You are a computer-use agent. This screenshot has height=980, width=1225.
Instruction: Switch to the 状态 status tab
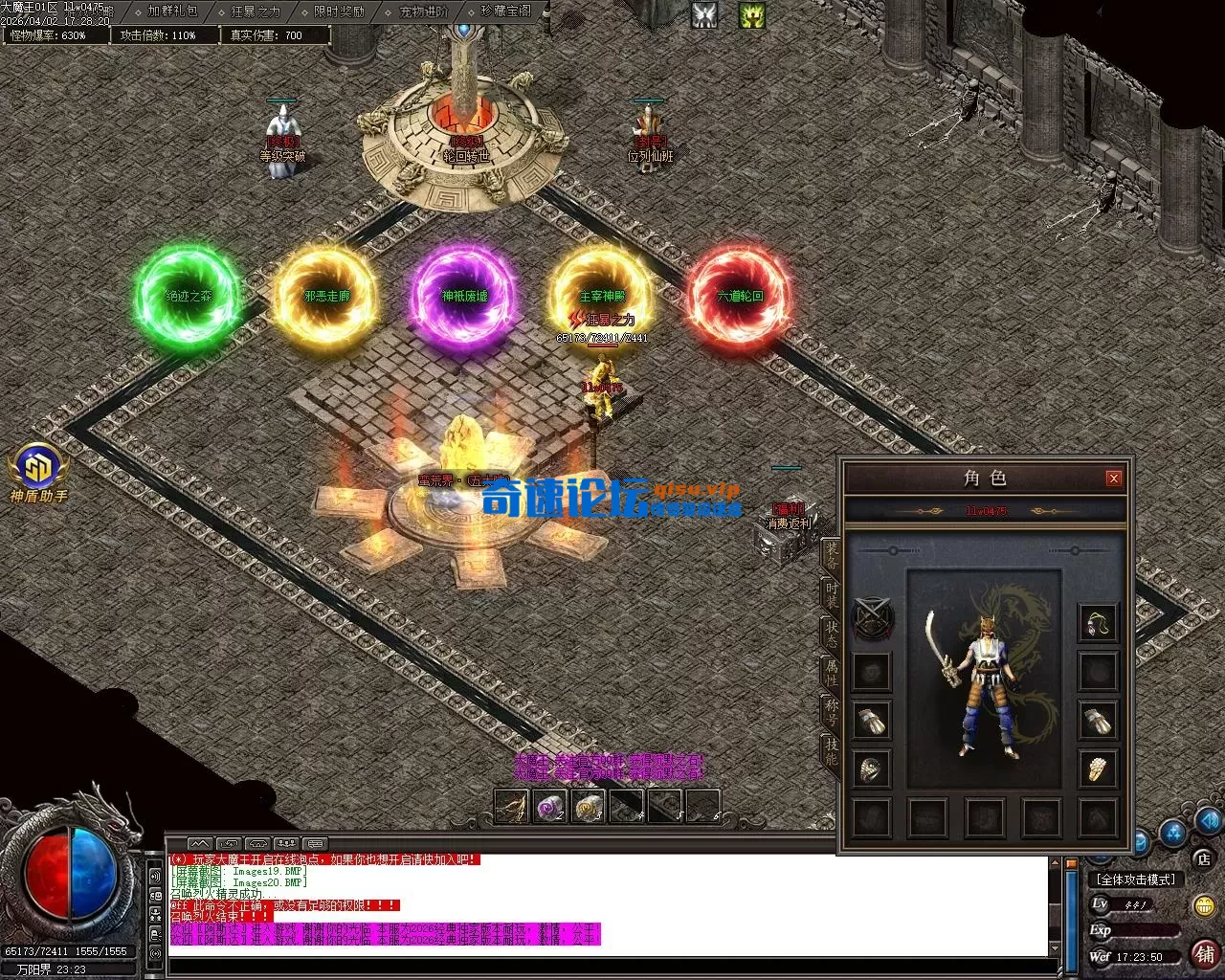pyautogui.click(x=831, y=633)
